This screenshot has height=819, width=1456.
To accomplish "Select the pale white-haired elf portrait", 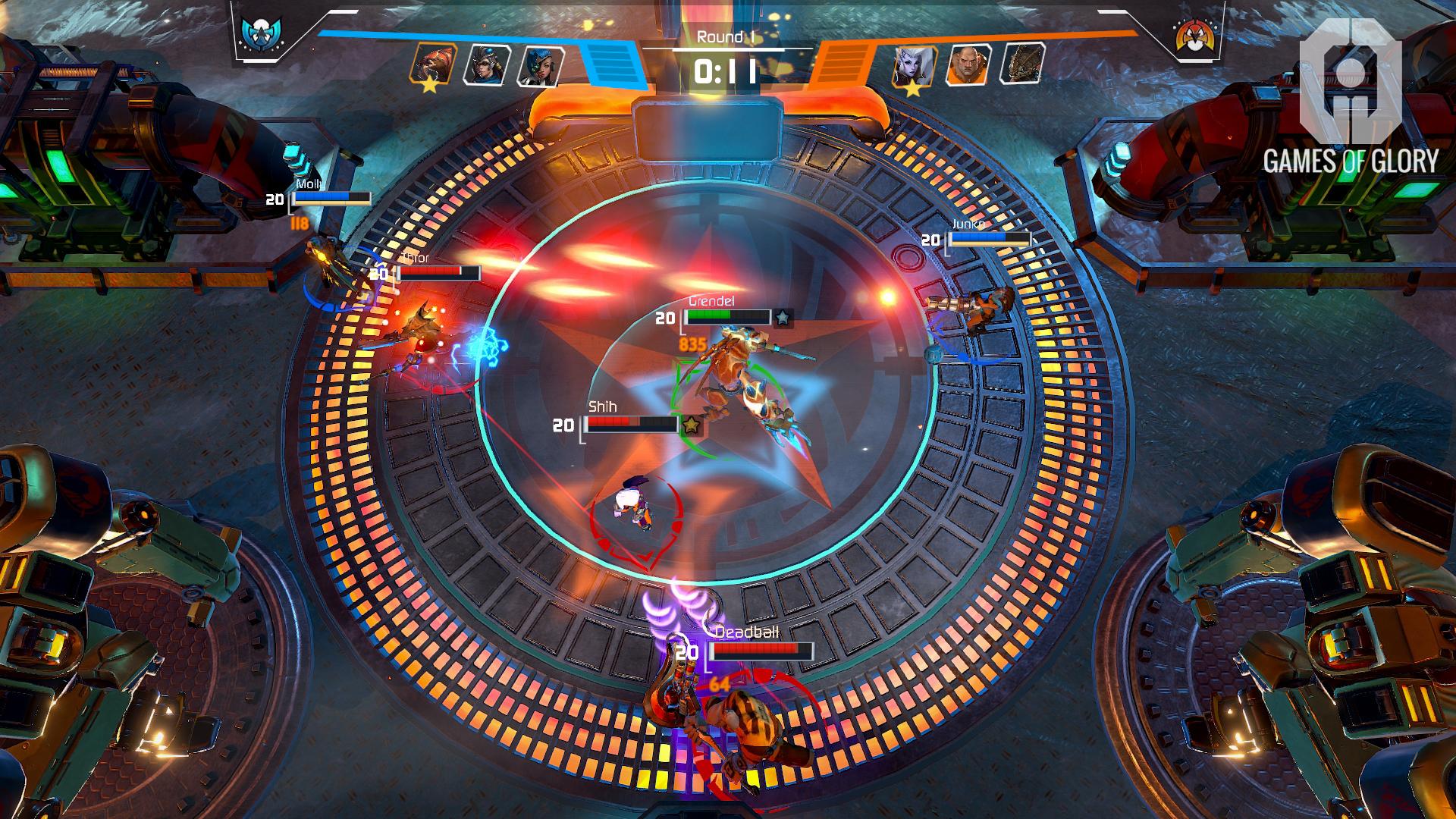I will [x=915, y=65].
